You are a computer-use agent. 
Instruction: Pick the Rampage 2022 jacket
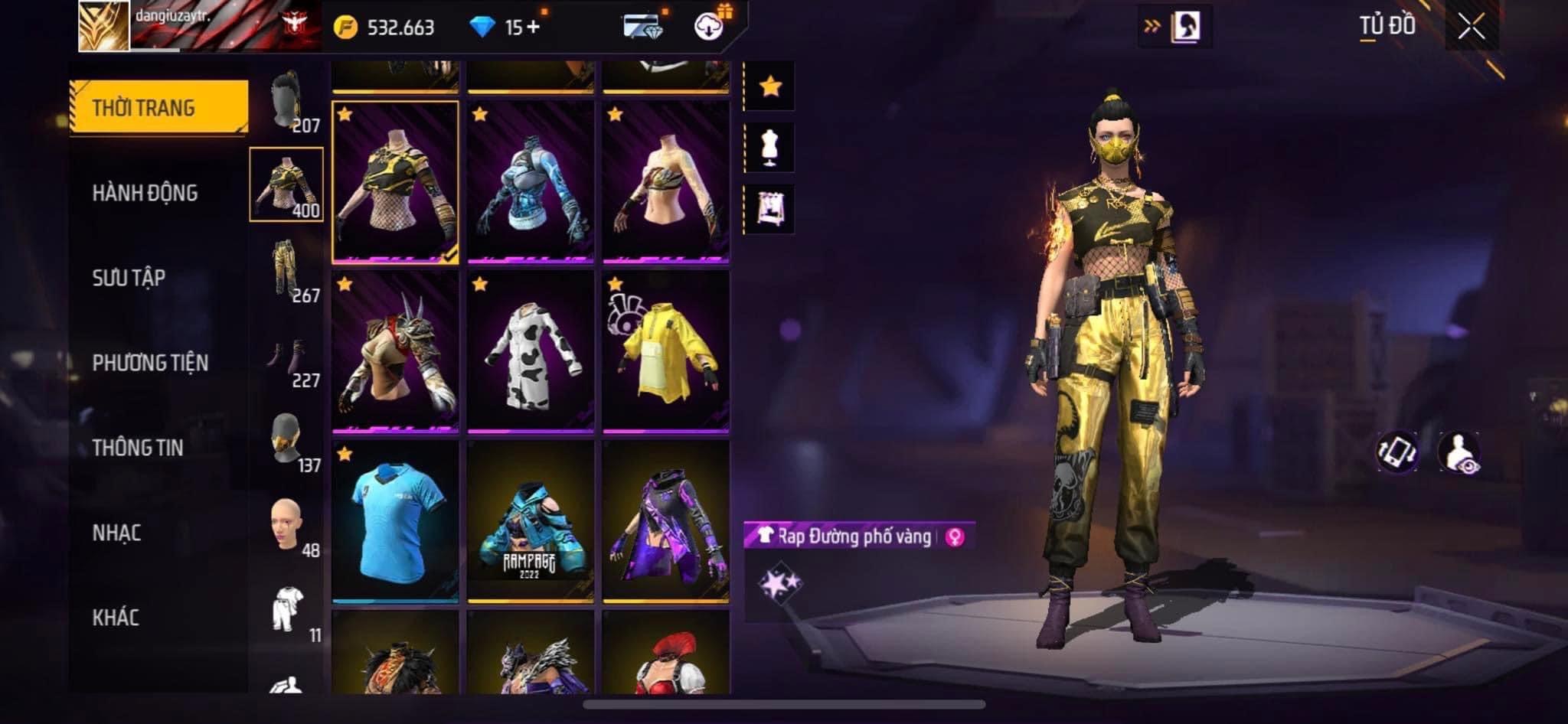[x=530, y=522]
